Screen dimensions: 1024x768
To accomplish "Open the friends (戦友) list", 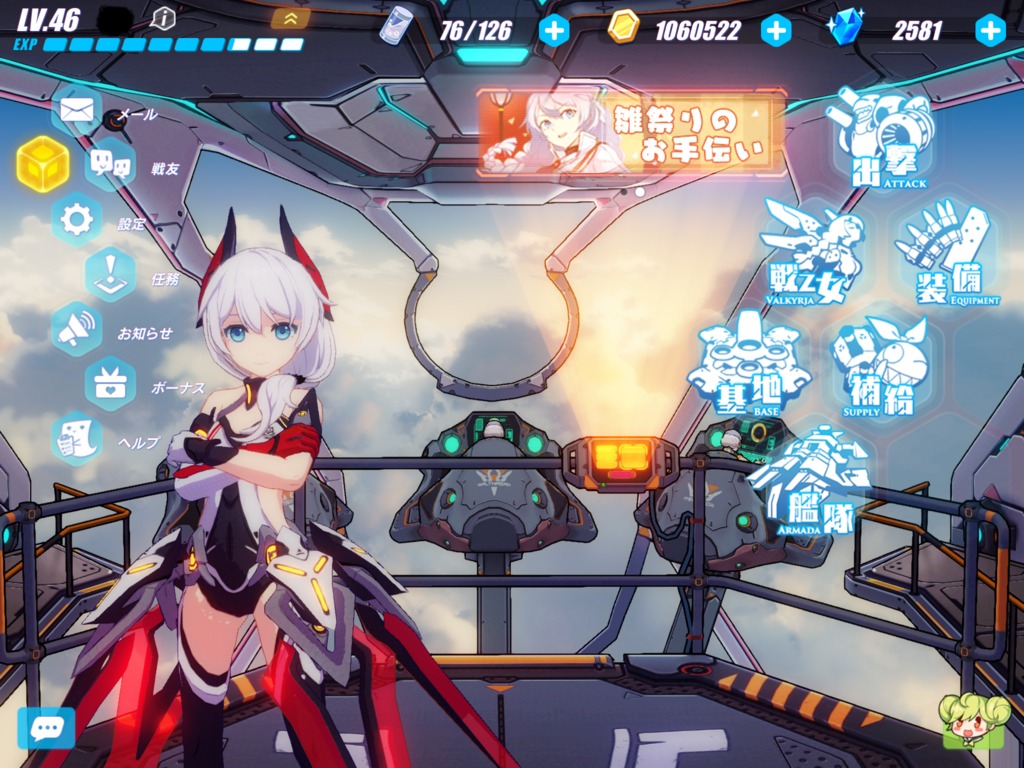I will [110, 164].
